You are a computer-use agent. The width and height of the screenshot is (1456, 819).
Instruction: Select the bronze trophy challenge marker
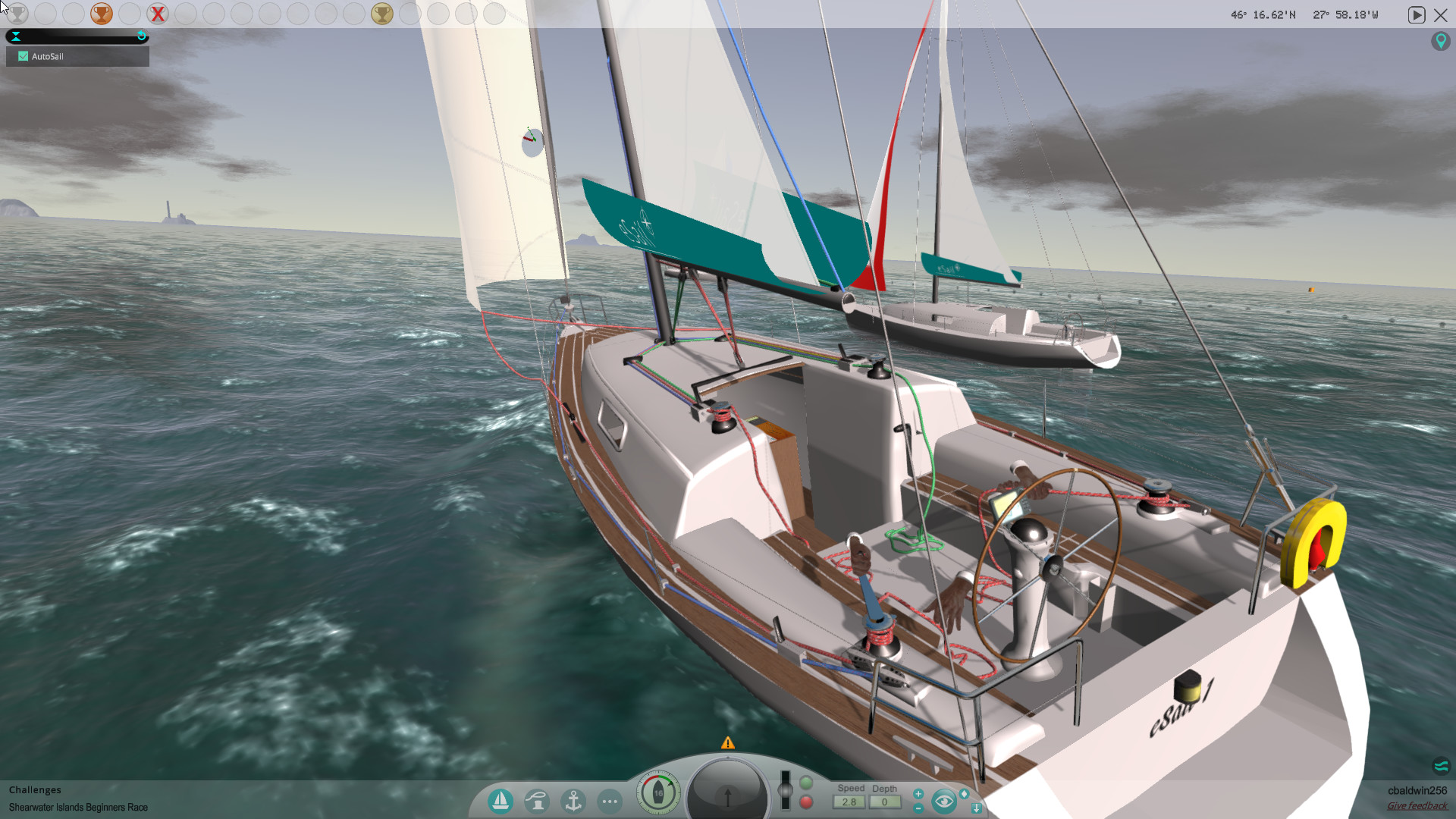coord(101,13)
